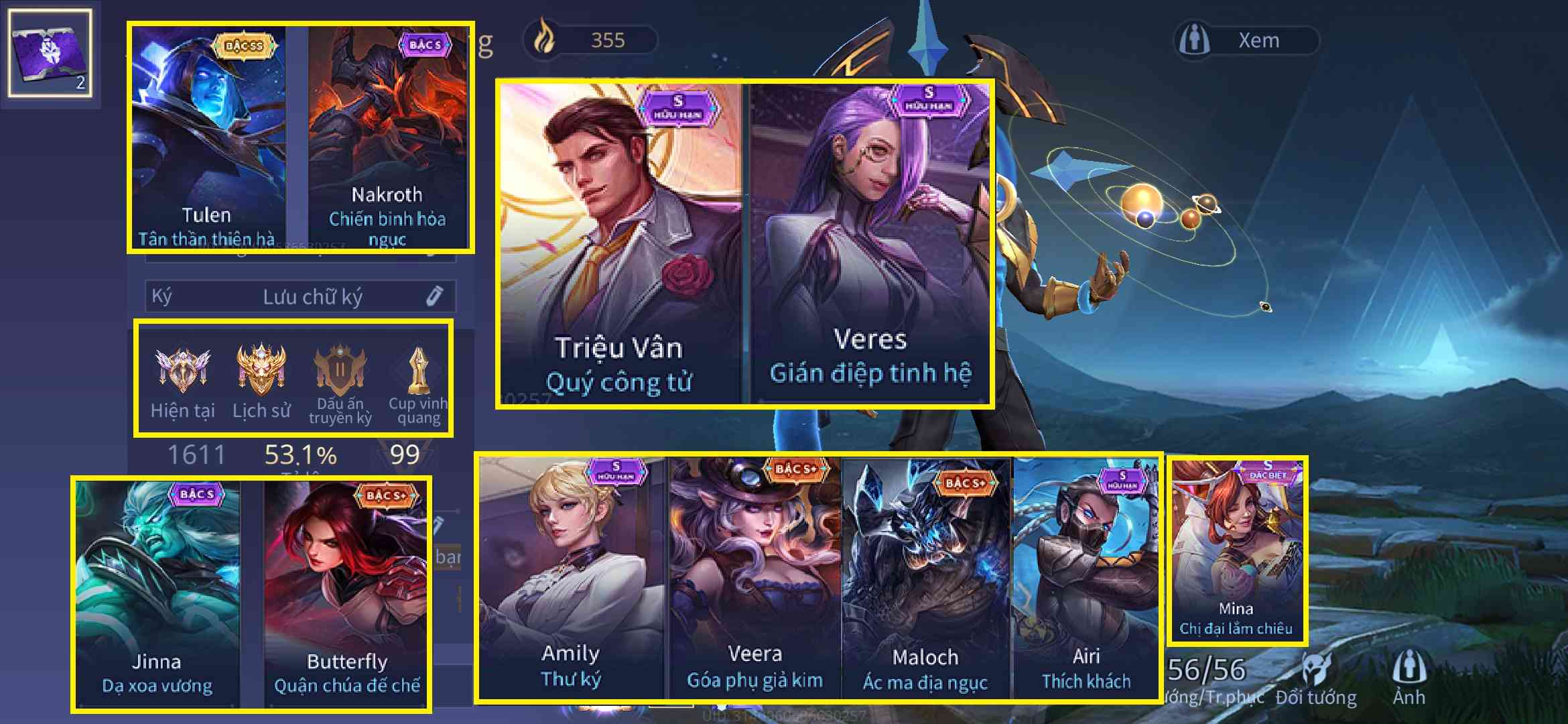The height and width of the screenshot is (724, 1568).
Task: Pick the Mina Chị đại lắm chiêu card
Action: click(x=1236, y=551)
